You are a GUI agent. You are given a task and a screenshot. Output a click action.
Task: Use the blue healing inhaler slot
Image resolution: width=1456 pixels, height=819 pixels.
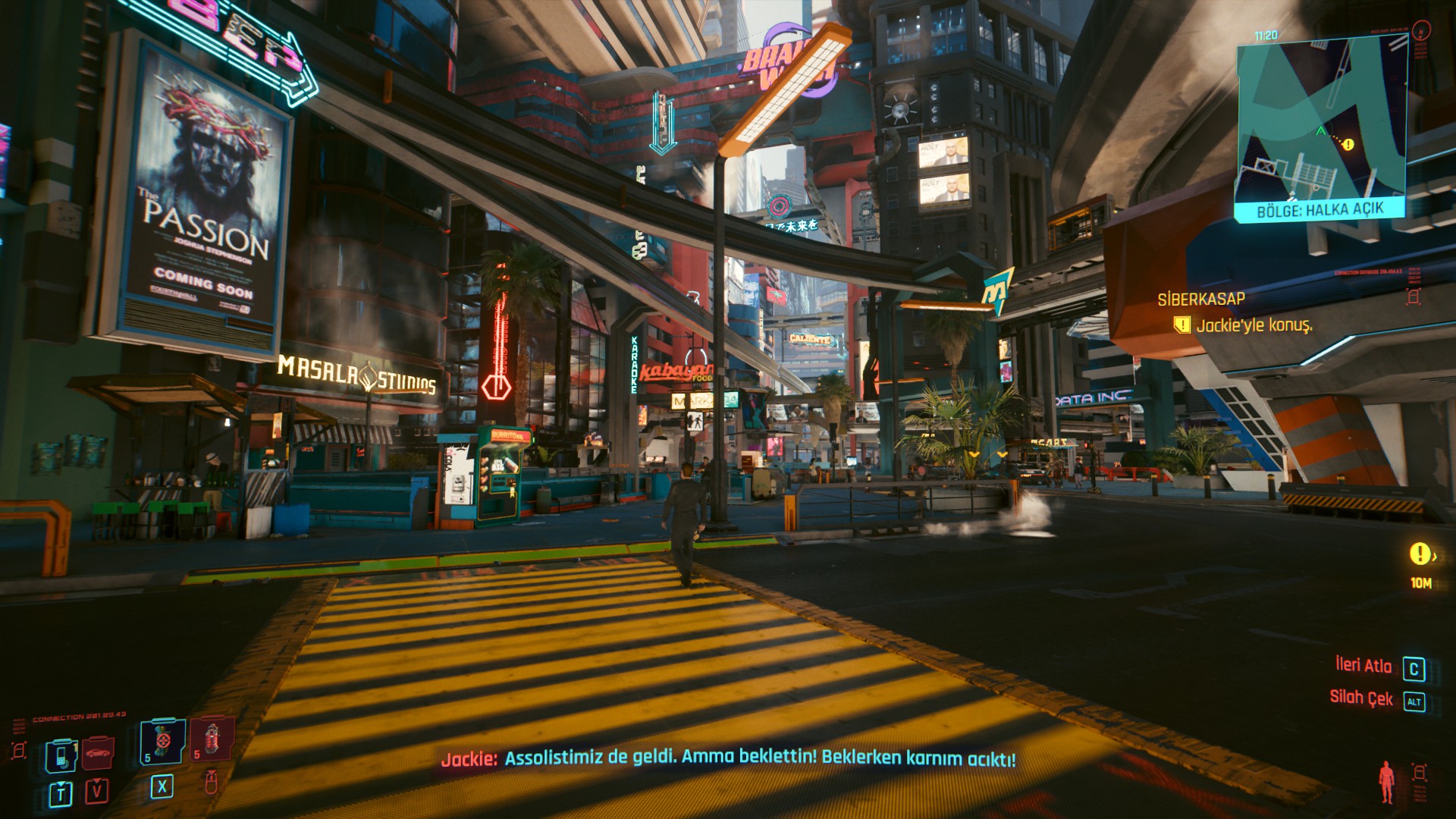[162, 741]
